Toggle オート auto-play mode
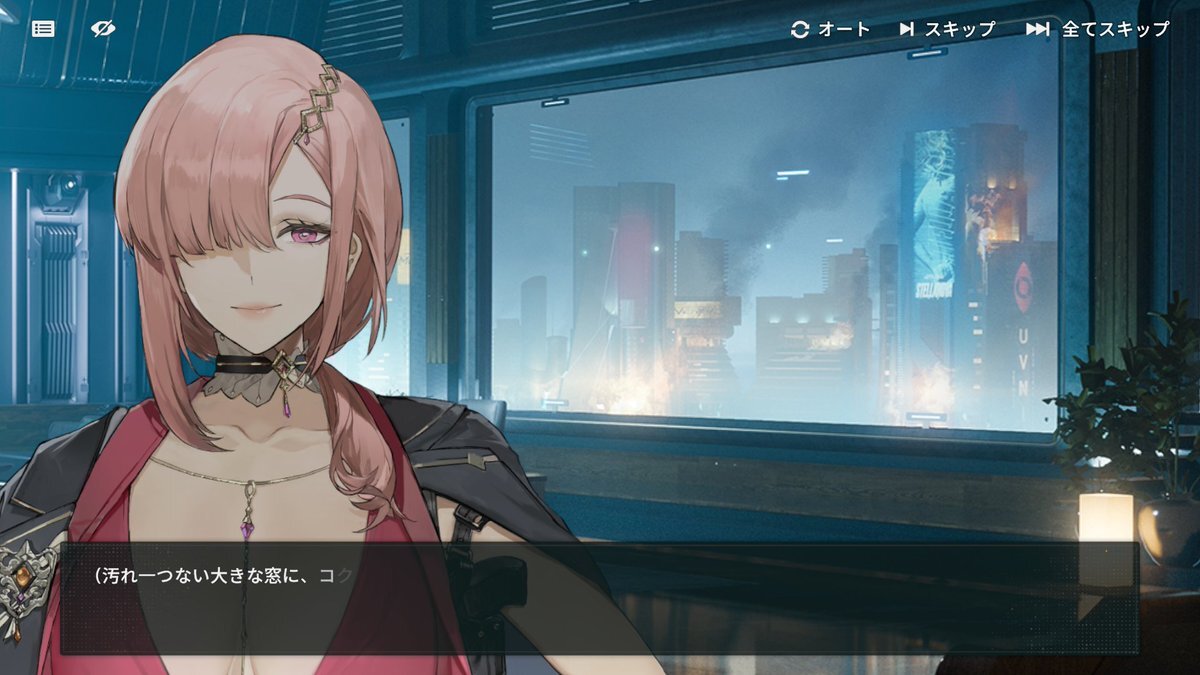 click(x=831, y=29)
